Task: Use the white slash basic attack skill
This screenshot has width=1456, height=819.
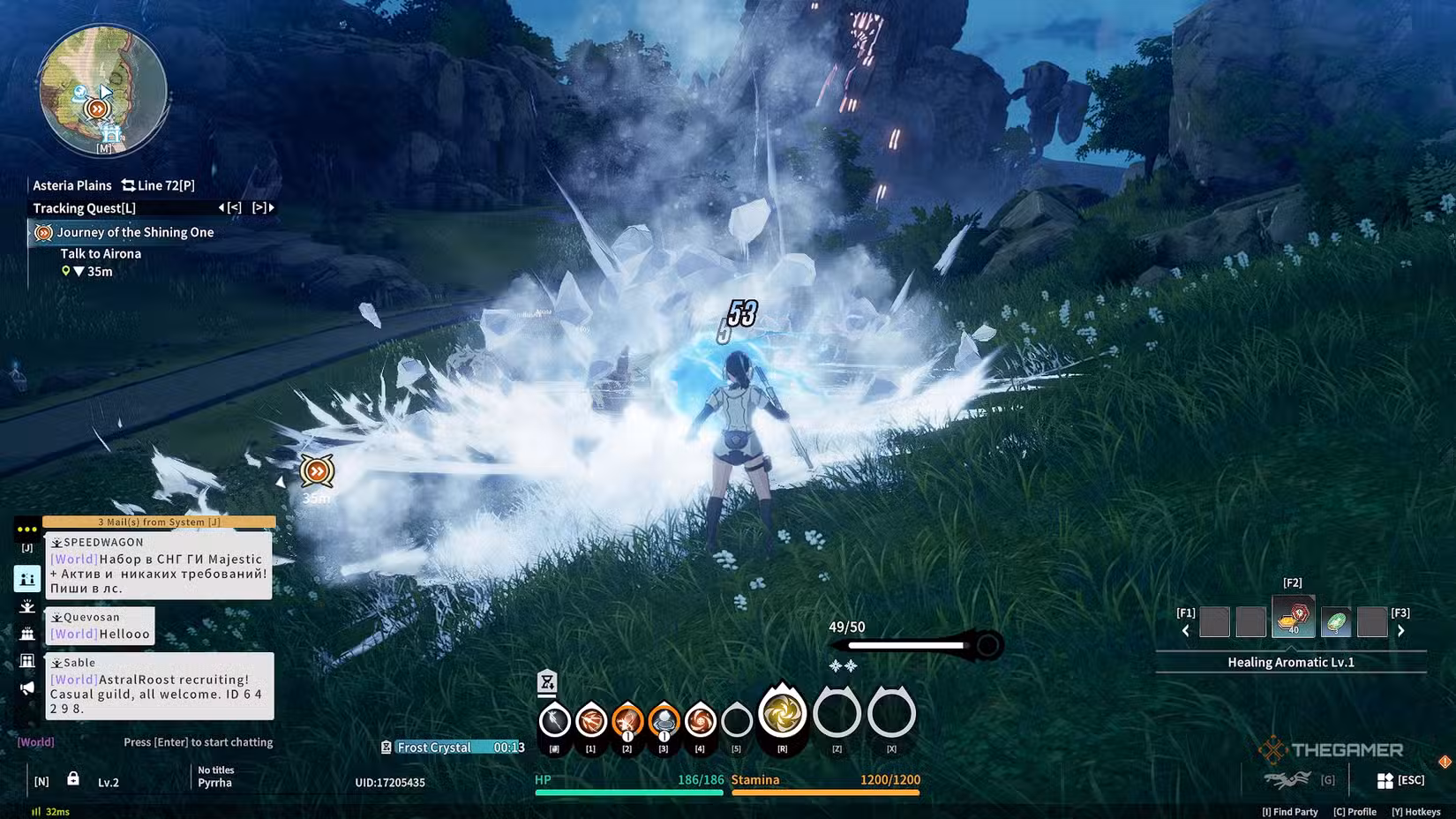Action: click(x=554, y=721)
